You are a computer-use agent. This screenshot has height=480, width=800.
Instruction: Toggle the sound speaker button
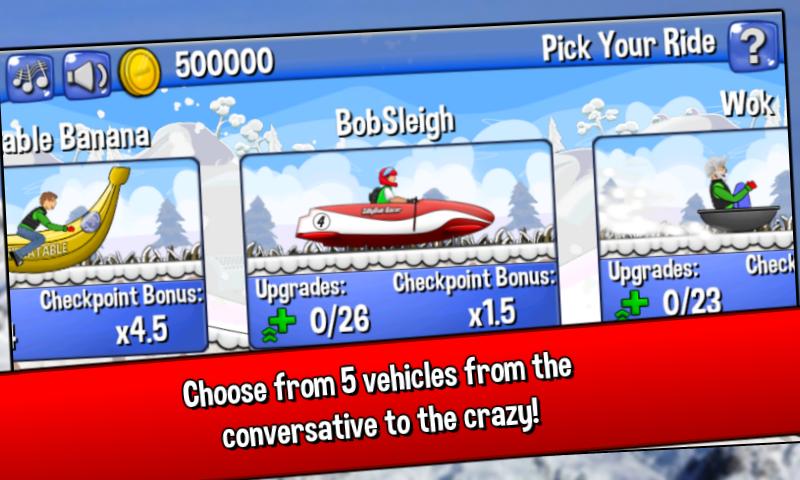(x=86, y=73)
